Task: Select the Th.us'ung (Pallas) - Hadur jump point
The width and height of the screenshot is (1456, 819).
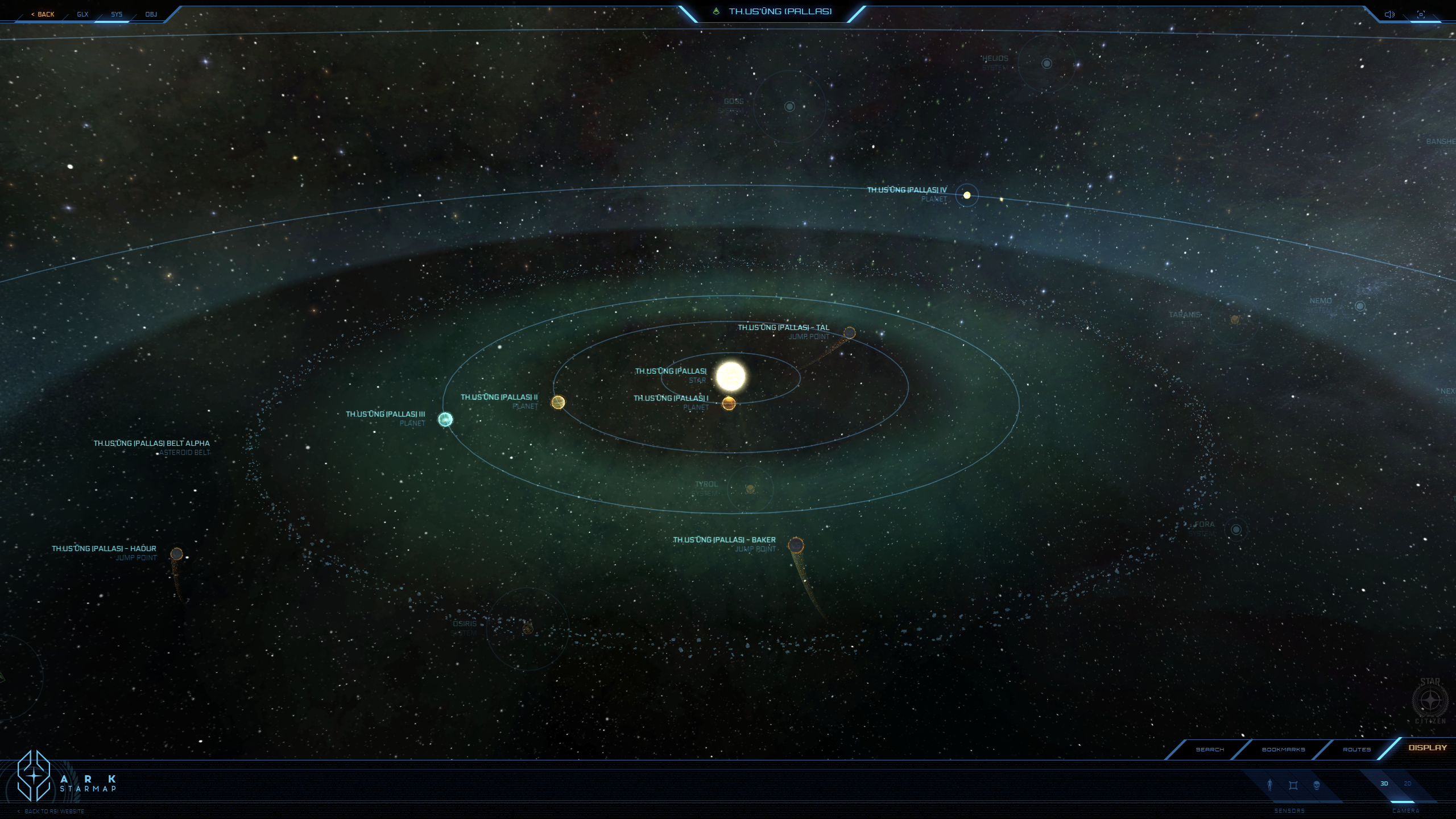Action: [177, 554]
